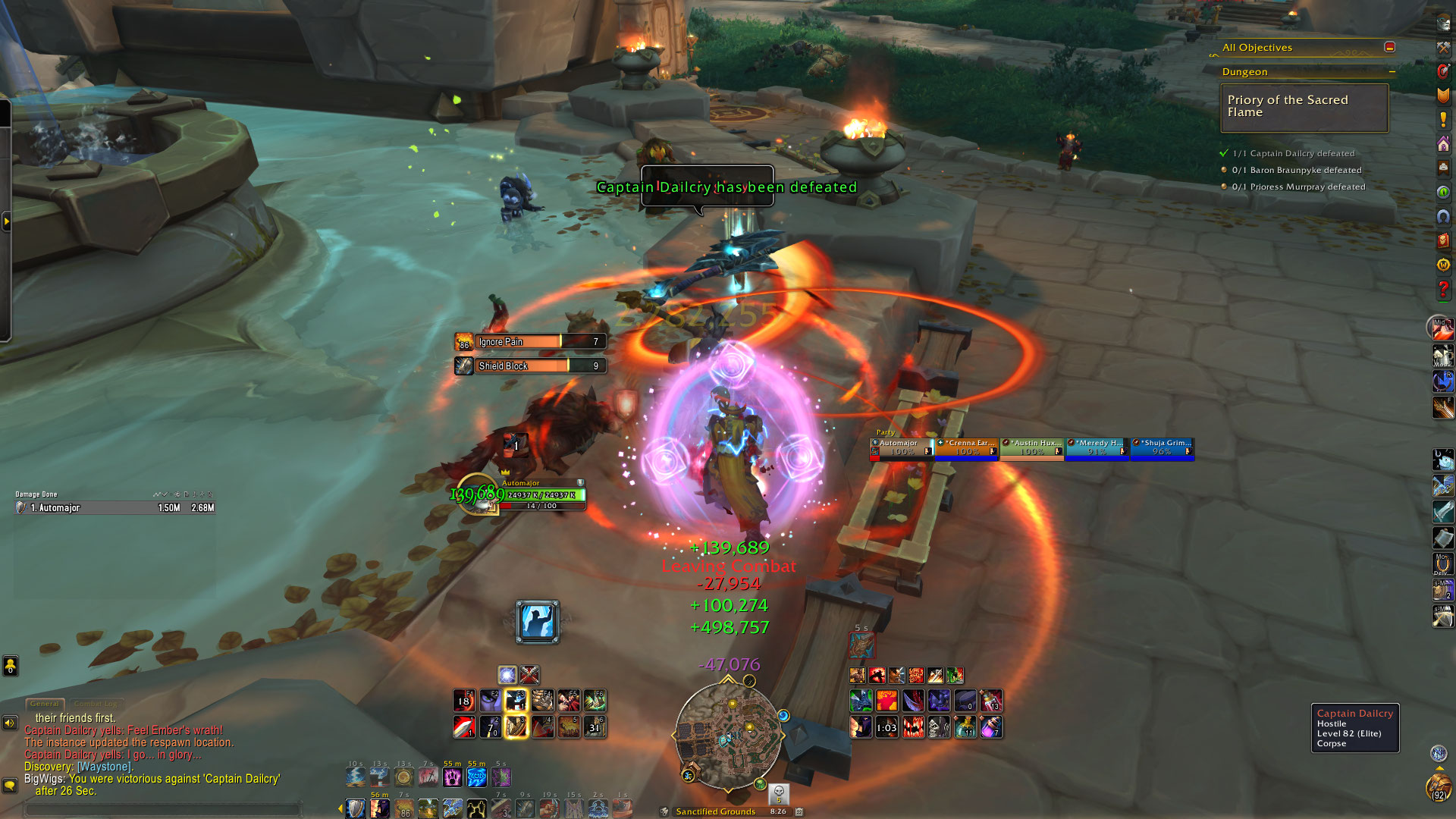Target party member Crenna in party frames
The width and height of the screenshot is (1456, 819).
[x=967, y=447]
